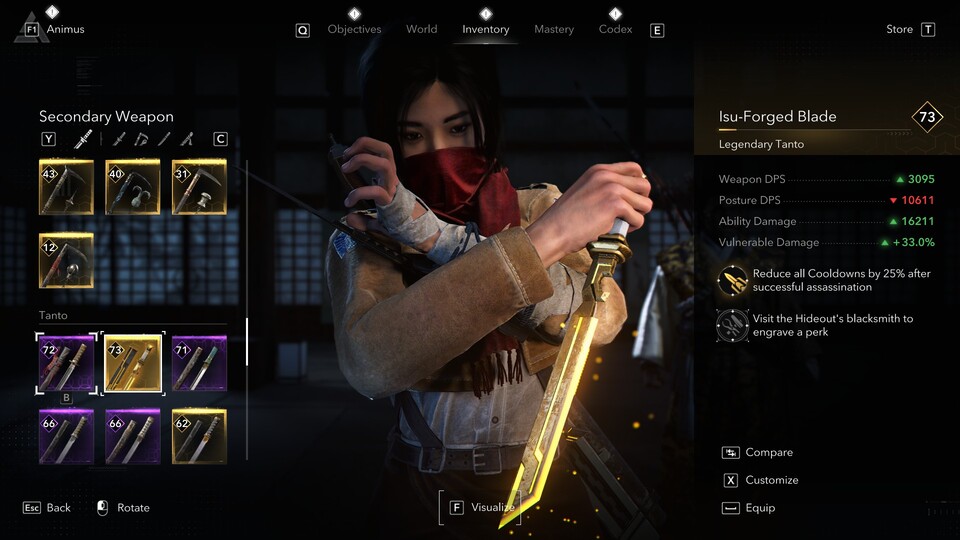Choose the level 71 epic tanto
Screen dimensions: 960x540
199,363
